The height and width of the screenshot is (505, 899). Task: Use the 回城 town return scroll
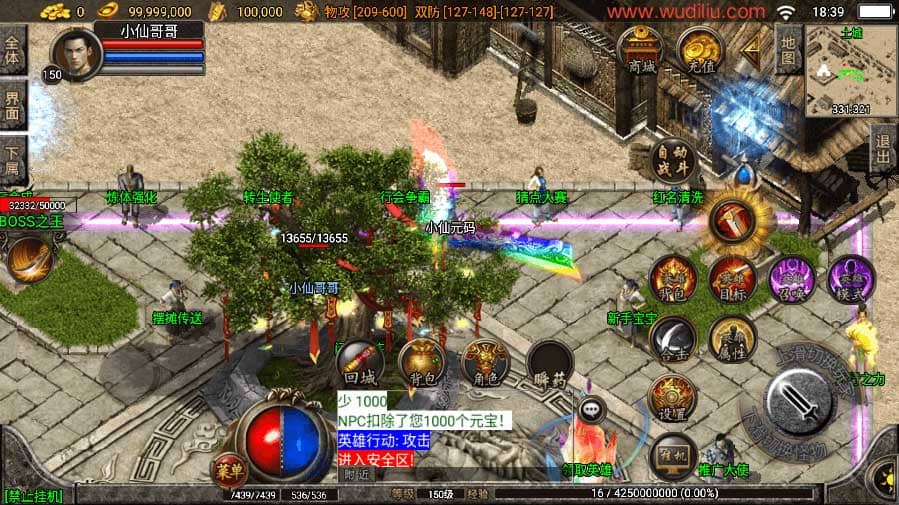tap(360, 364)
